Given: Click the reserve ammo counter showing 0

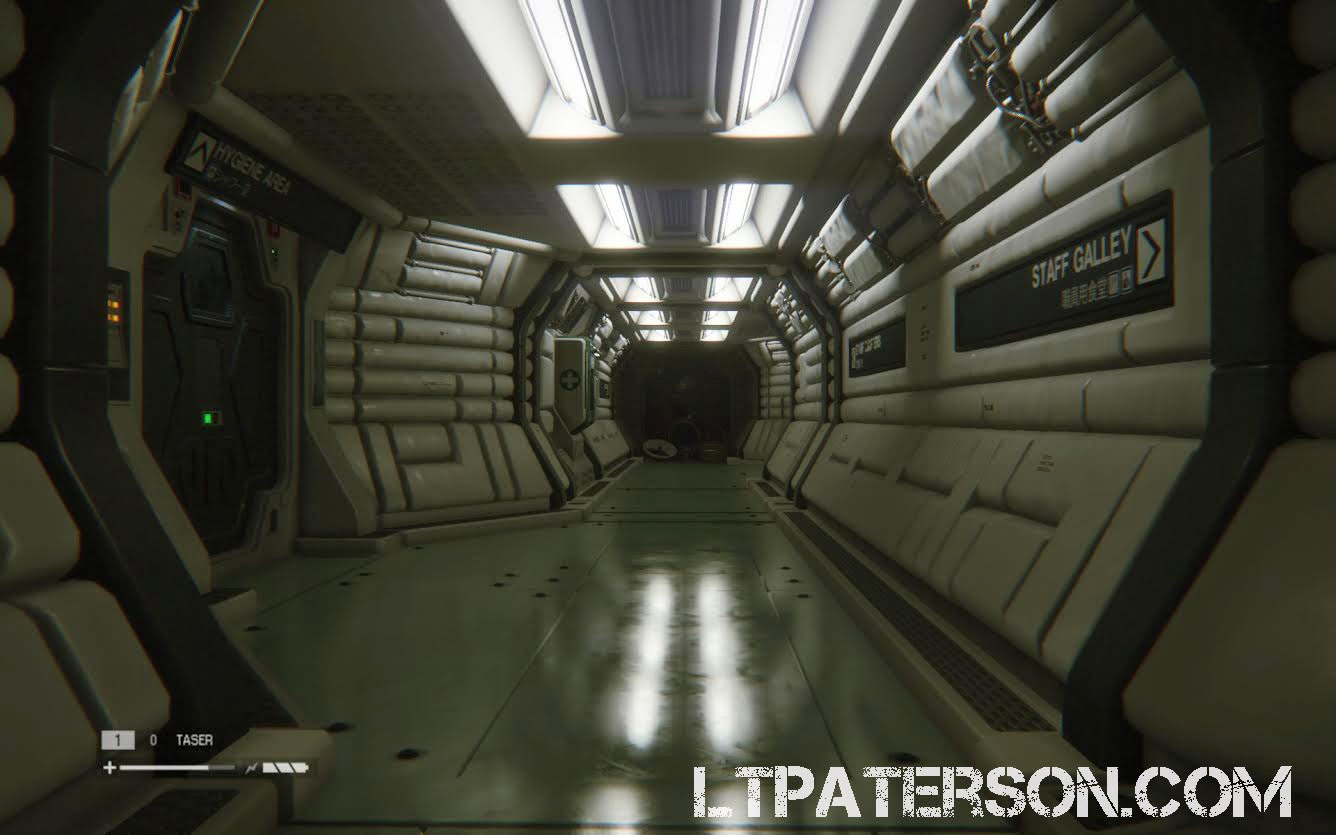Looking at the screenshot, I should coord(154,738).
